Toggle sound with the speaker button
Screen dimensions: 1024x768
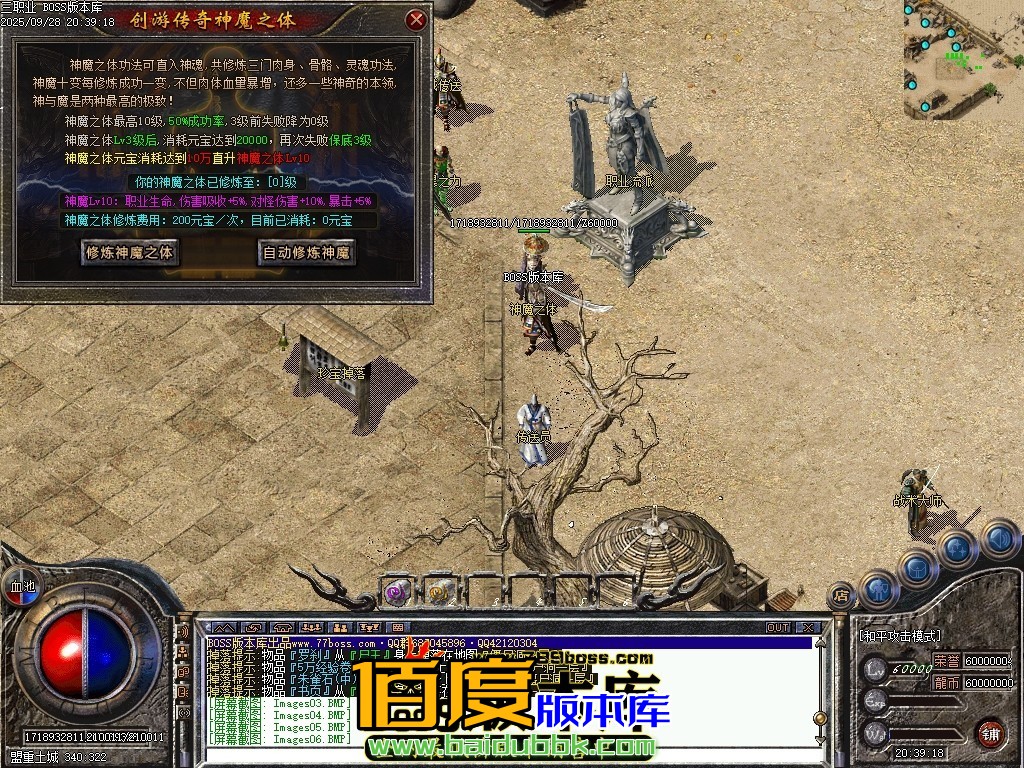(997, 538)
